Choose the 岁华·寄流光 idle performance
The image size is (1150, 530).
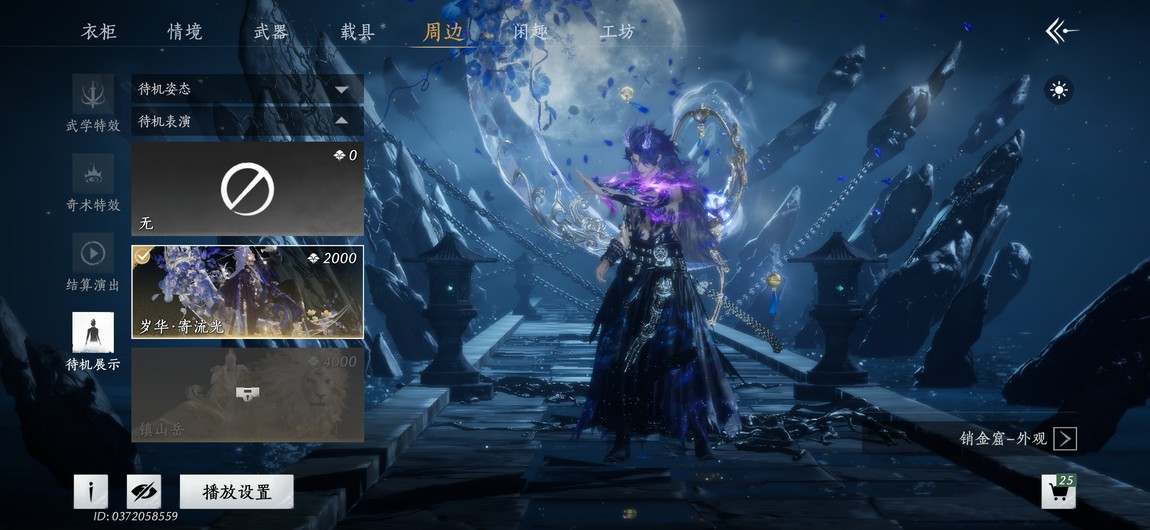[x=247, y=292]
